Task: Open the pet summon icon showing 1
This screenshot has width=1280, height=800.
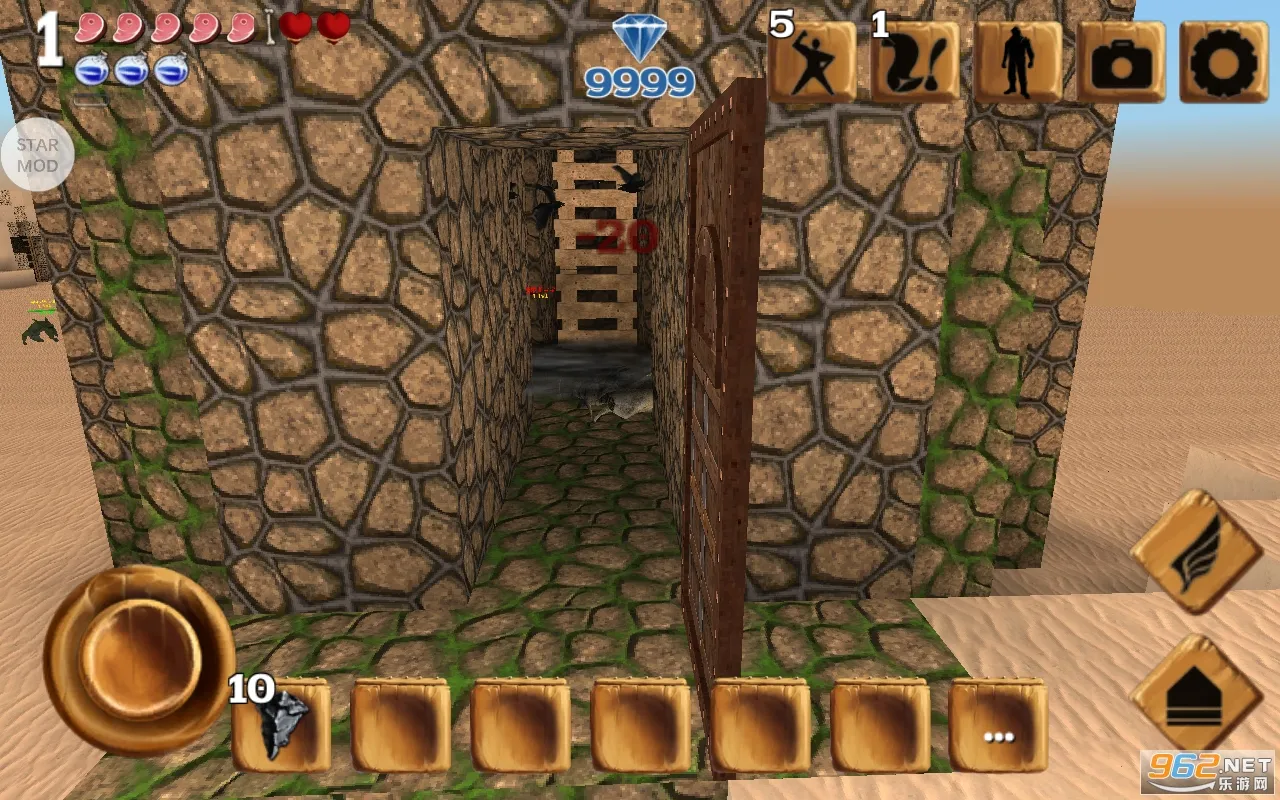Action: coord(914,62)
